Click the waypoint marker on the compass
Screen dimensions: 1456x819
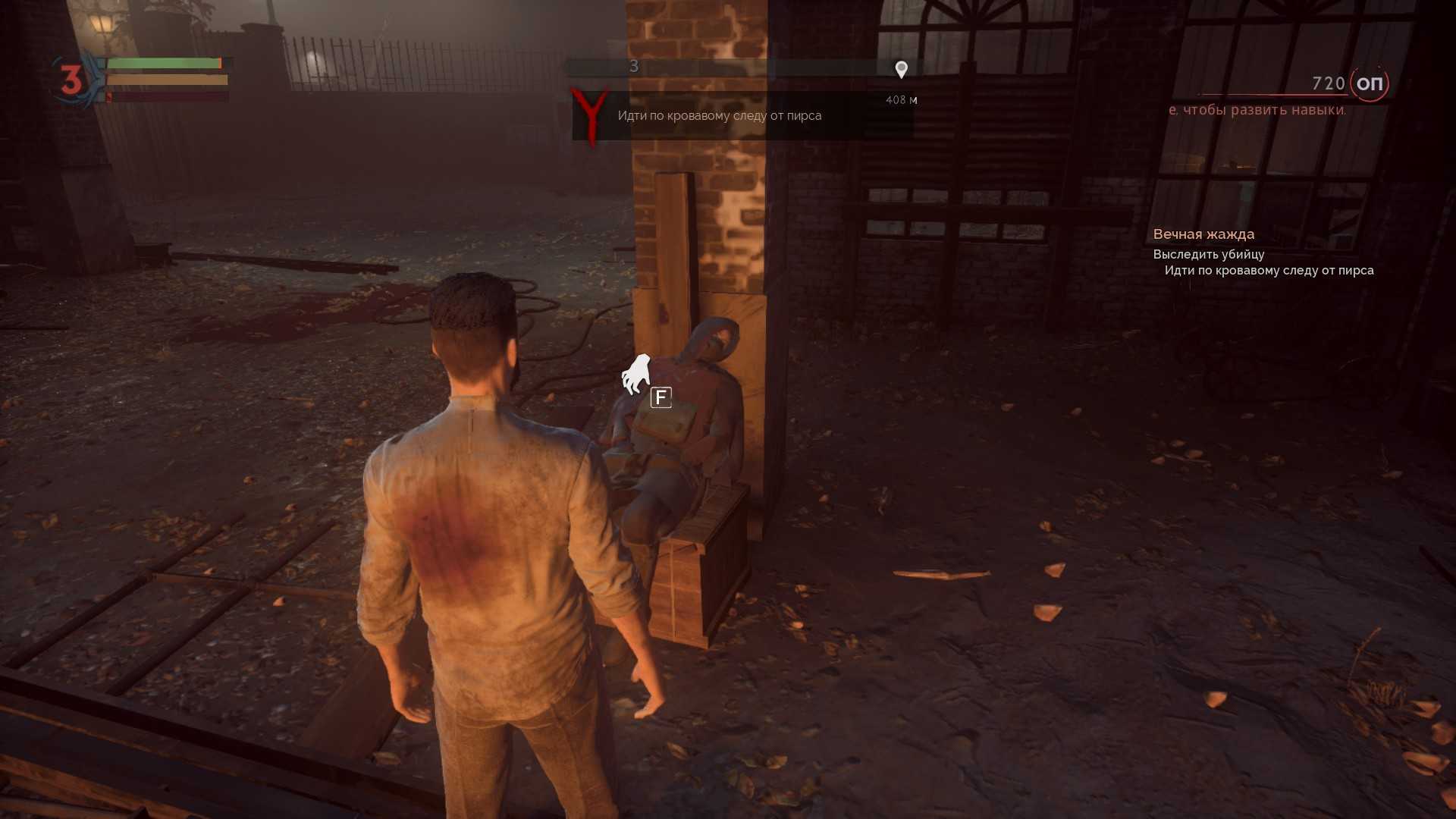[x=901, y=70]
